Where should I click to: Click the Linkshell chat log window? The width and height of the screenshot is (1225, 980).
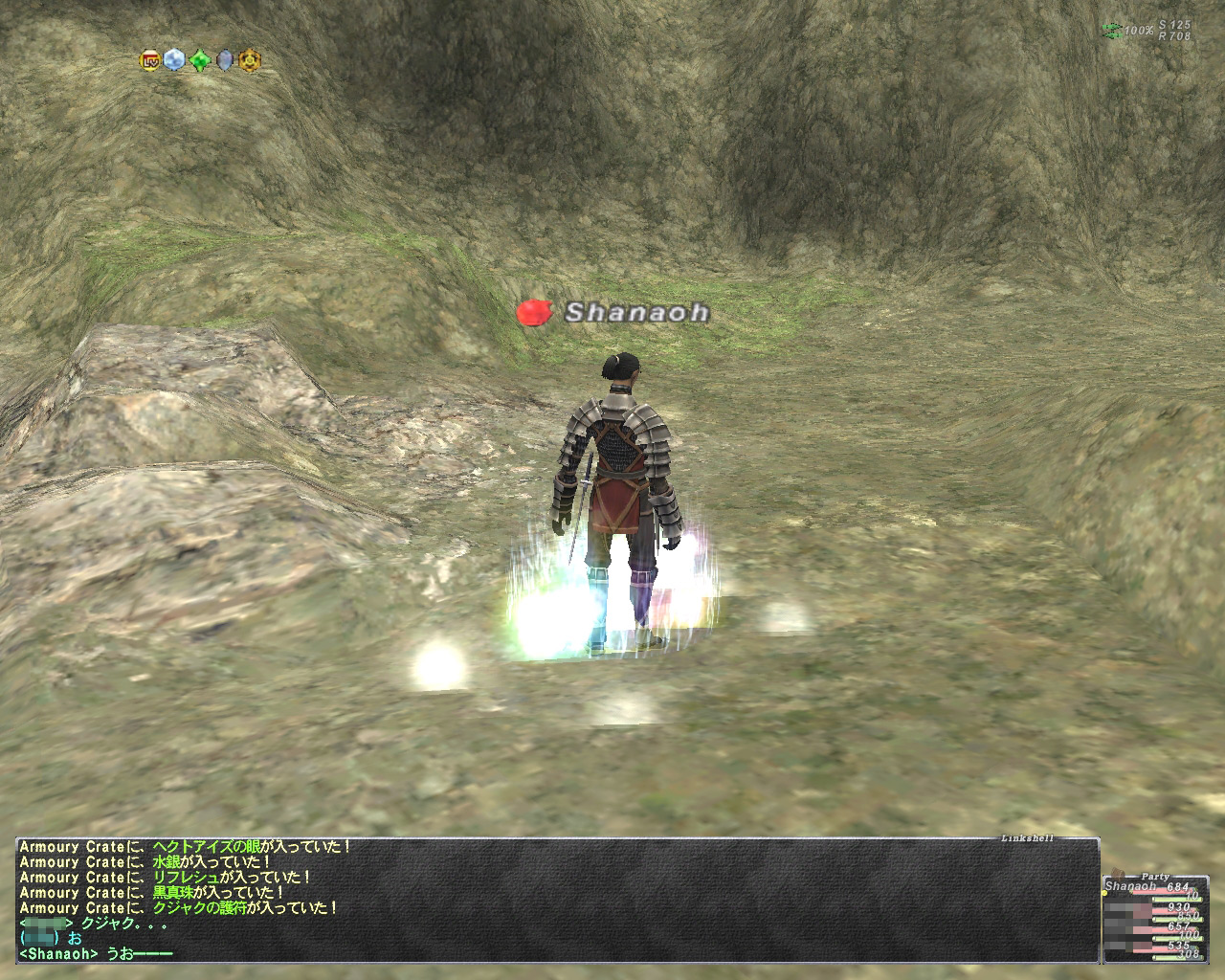[x=557, y=900]
